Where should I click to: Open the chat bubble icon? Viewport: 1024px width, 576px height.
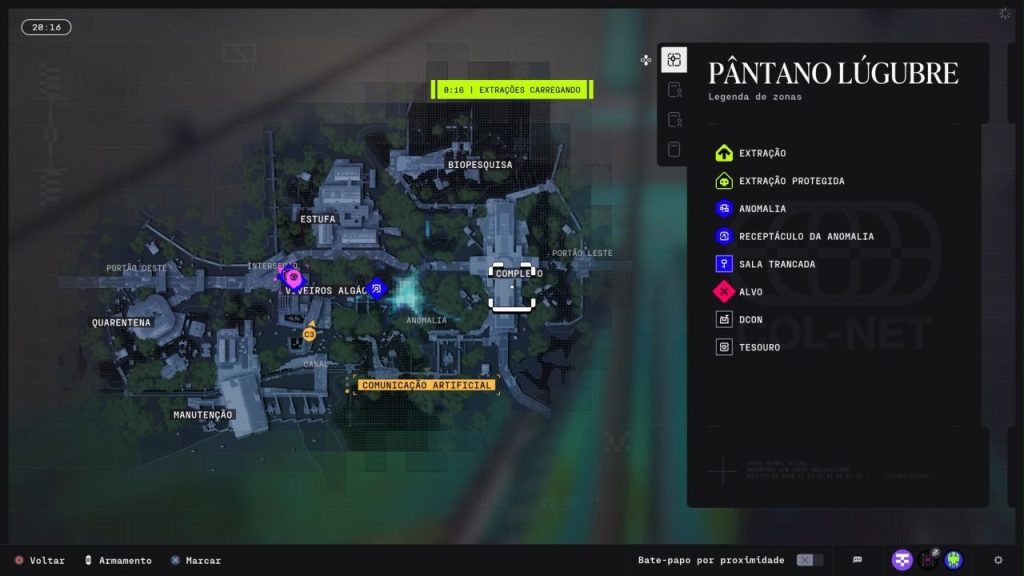click(857, 560)
